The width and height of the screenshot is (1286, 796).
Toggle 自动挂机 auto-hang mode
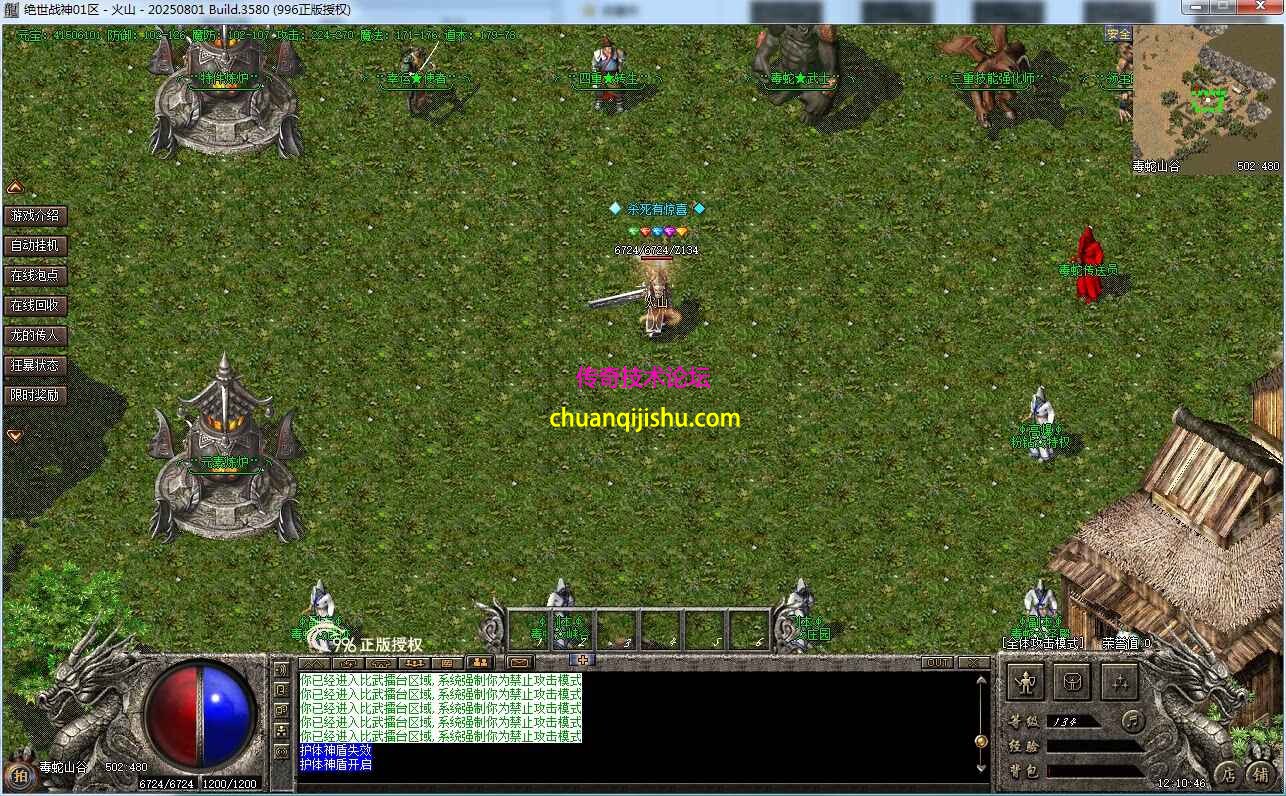pyautogui.click(x=36, y=245)
